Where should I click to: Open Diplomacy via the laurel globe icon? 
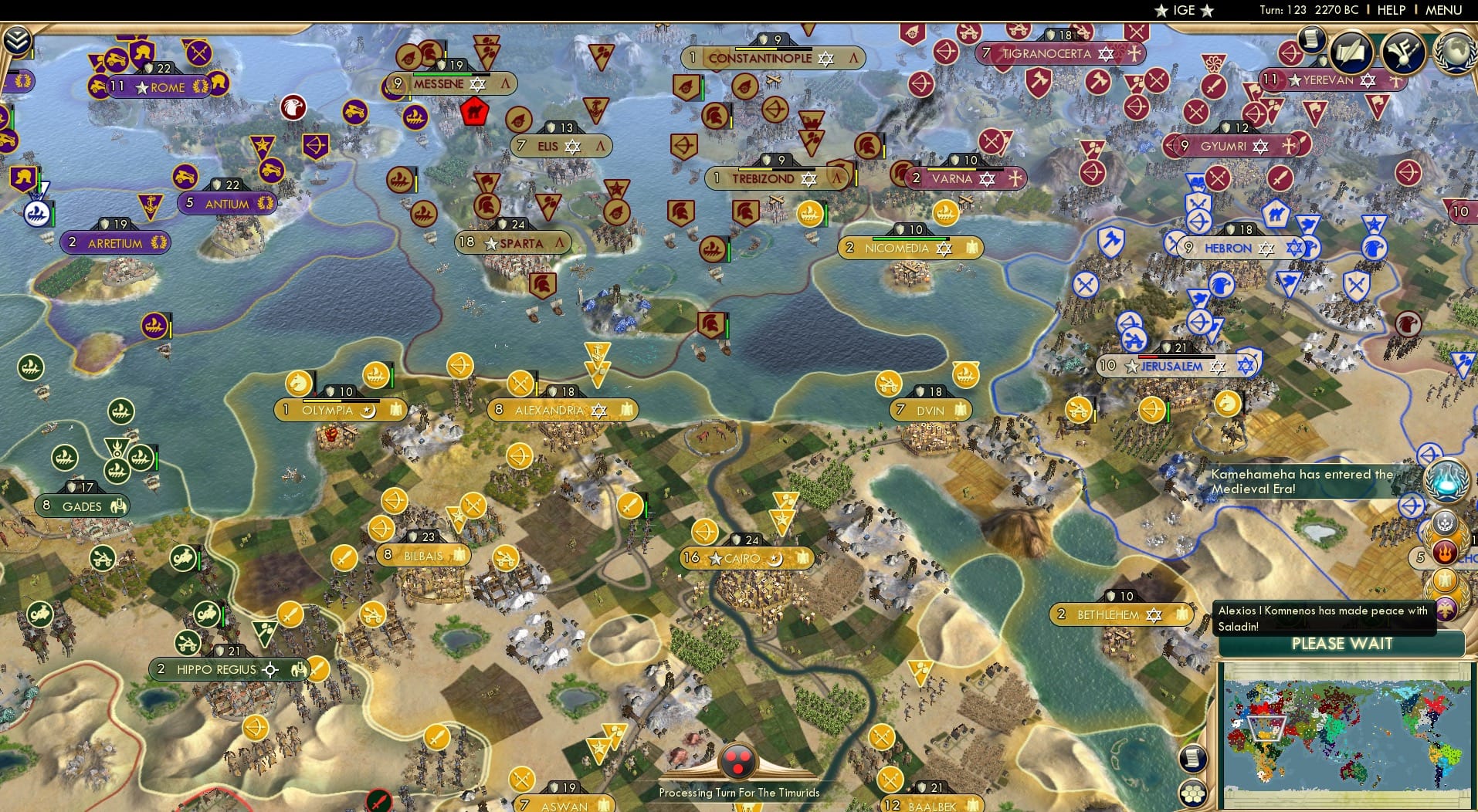click(1456, 52)
